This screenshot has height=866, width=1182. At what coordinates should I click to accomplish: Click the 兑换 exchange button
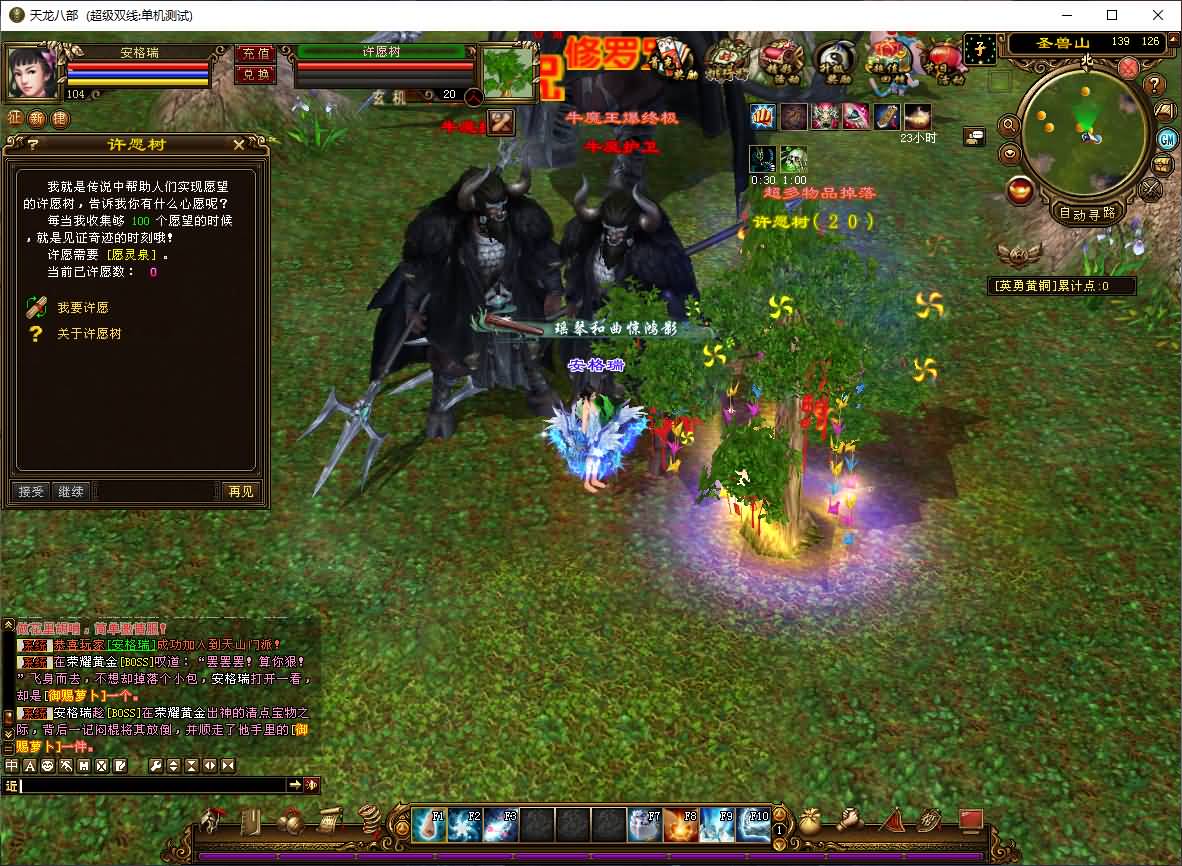pyautogui.click(x=256, y=74)
